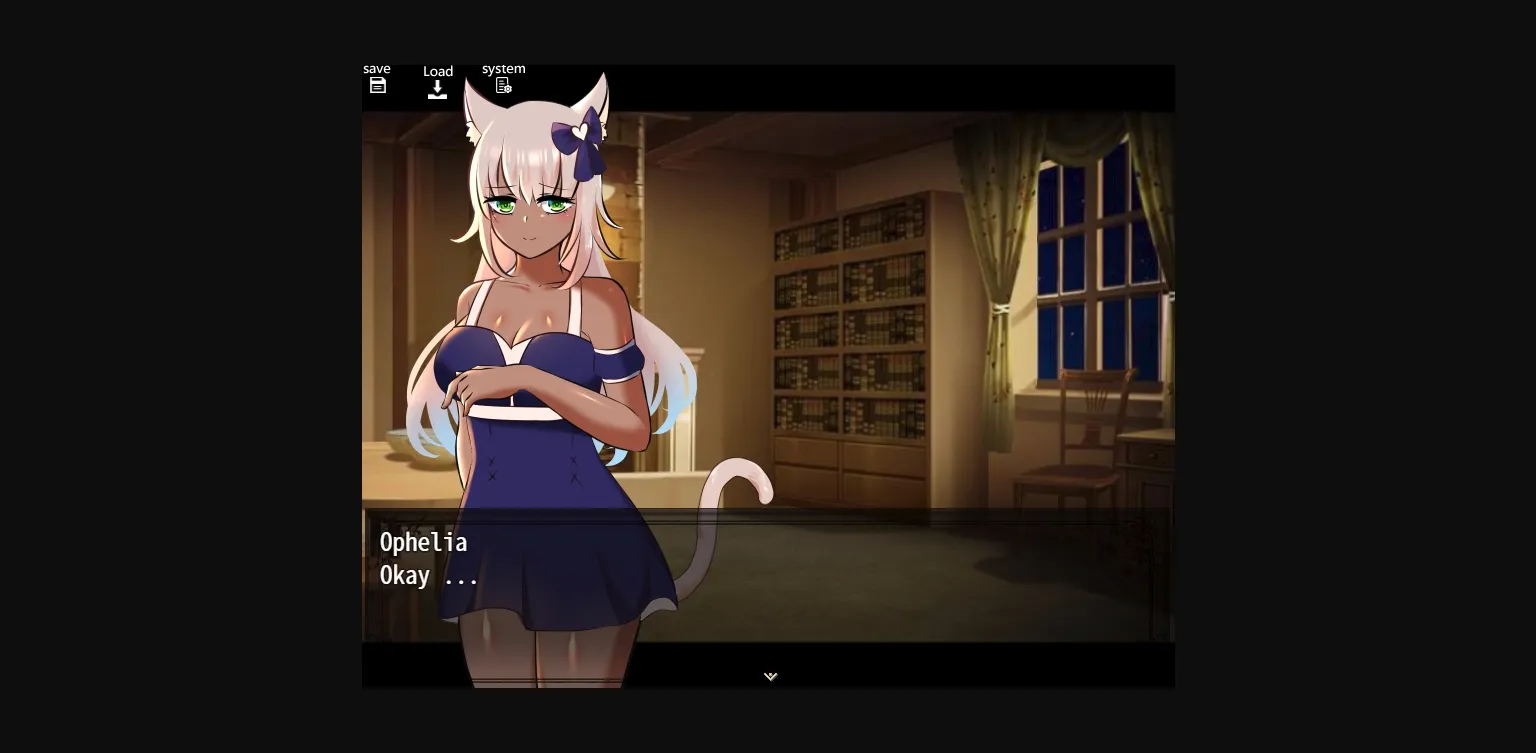Click the tray beneath the Load arrow
Viewport: 1536px width, 753px height.
pyautogui.click(x=438, y=94)
